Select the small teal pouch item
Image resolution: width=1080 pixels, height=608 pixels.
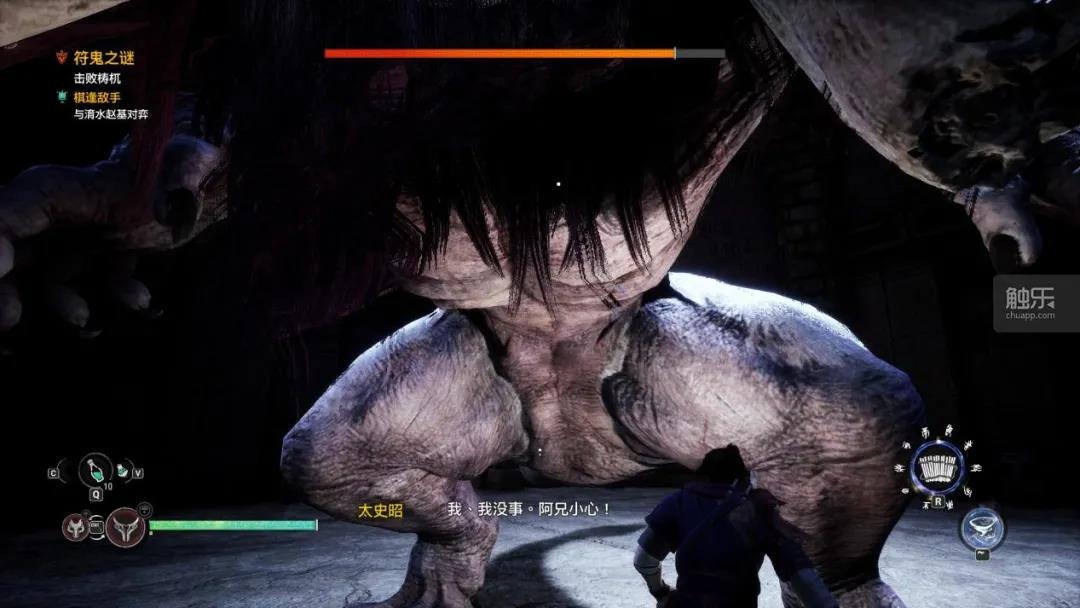tap(122, 469)
